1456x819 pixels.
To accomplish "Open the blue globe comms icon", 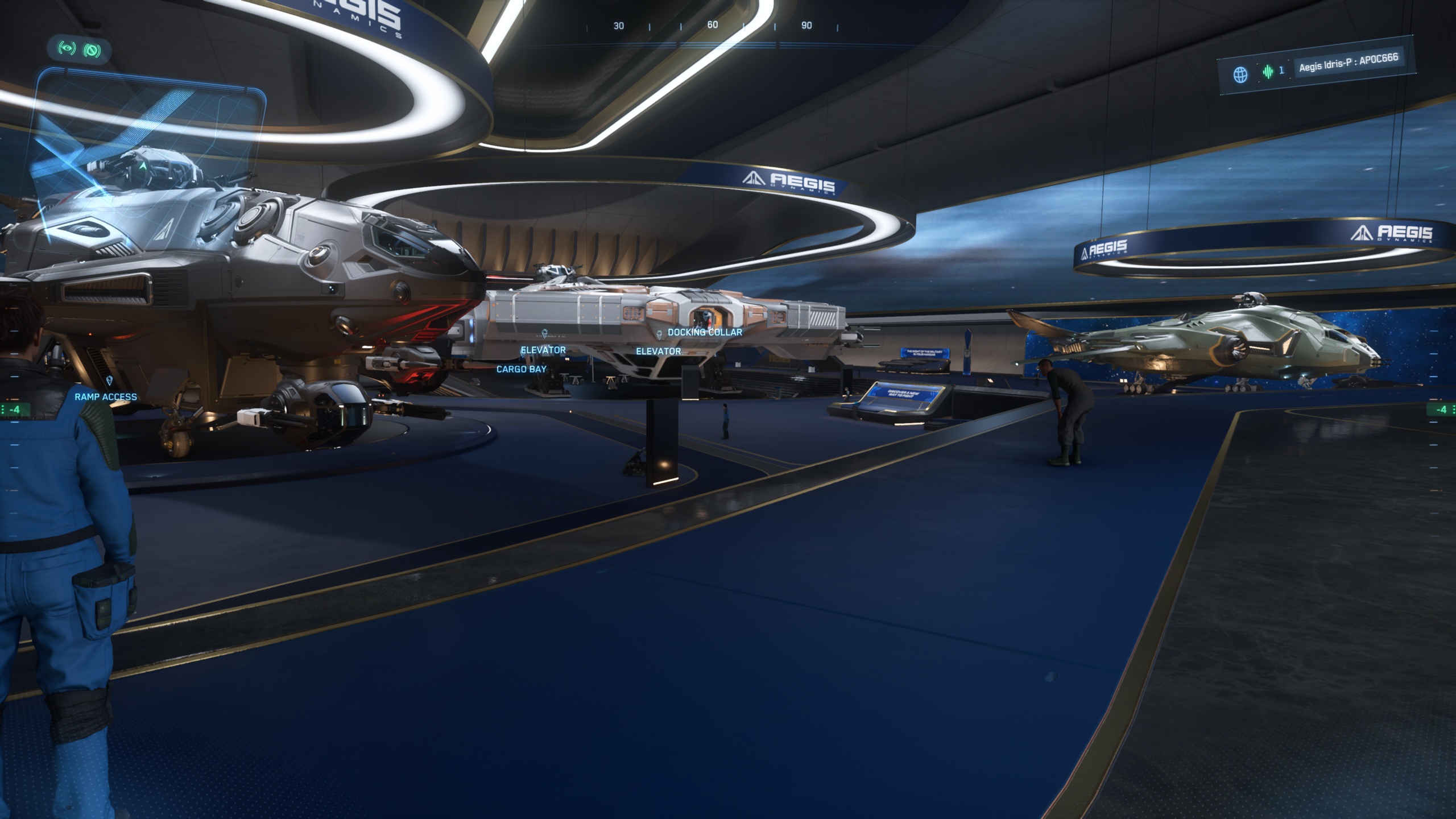I will tap(1240, 75).
